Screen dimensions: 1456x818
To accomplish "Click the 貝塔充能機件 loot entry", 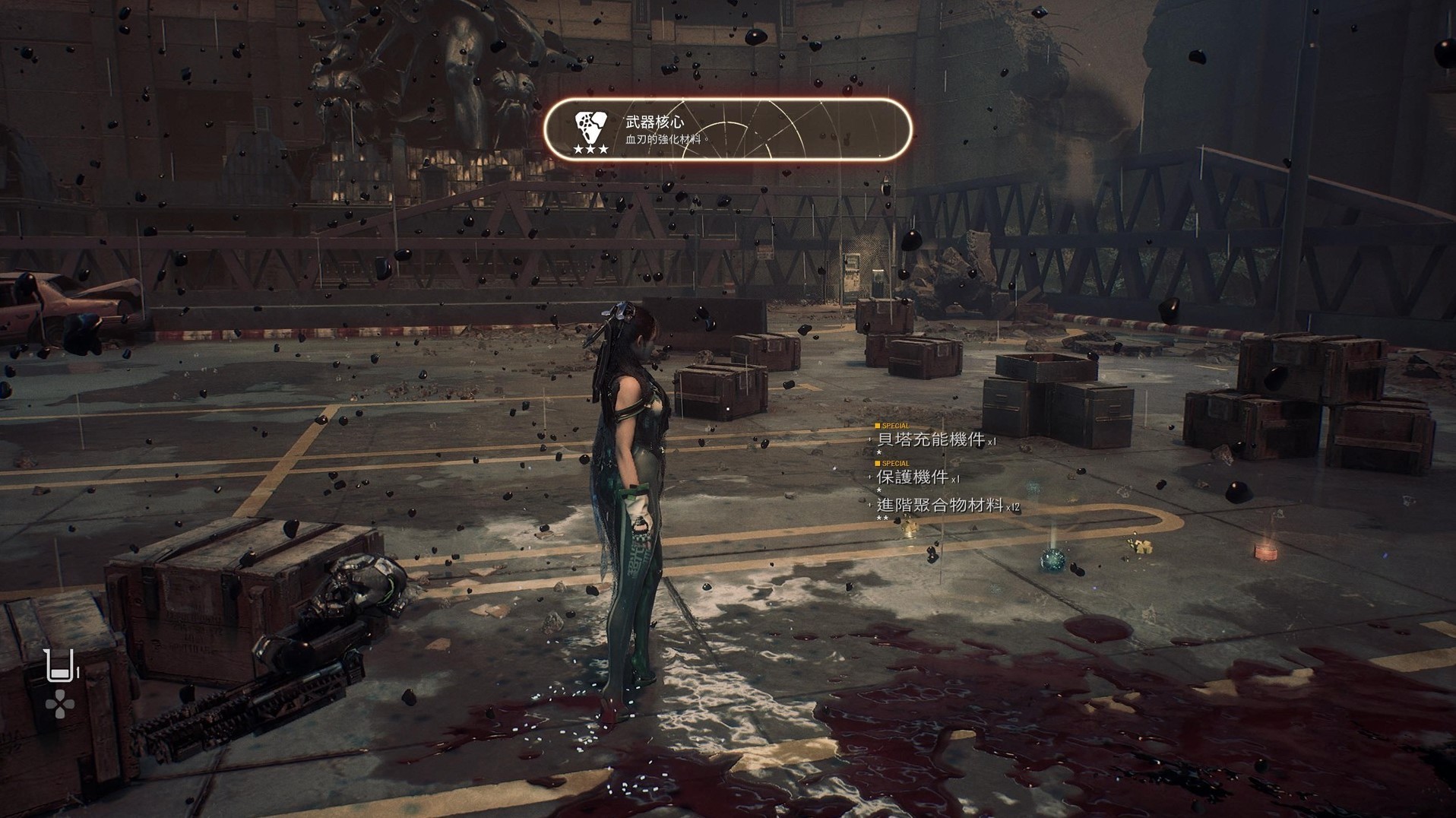I will pos(931,439).
